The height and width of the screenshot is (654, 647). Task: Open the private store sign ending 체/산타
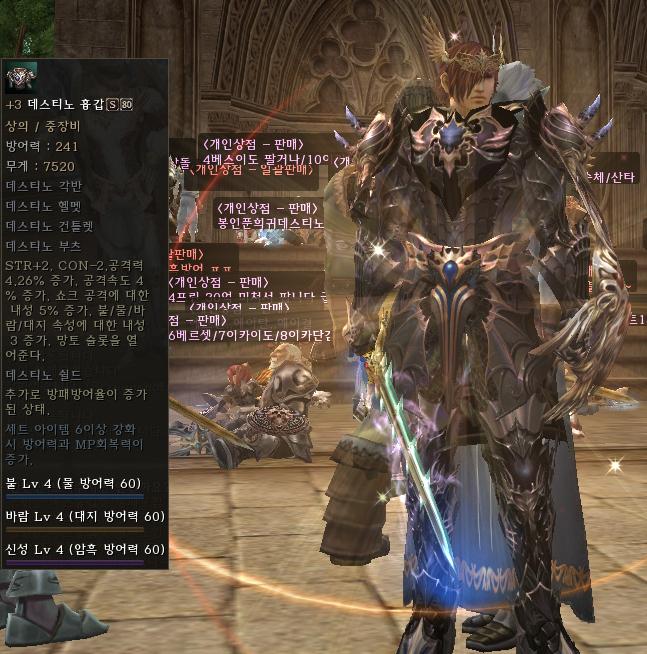pos(613,176)
